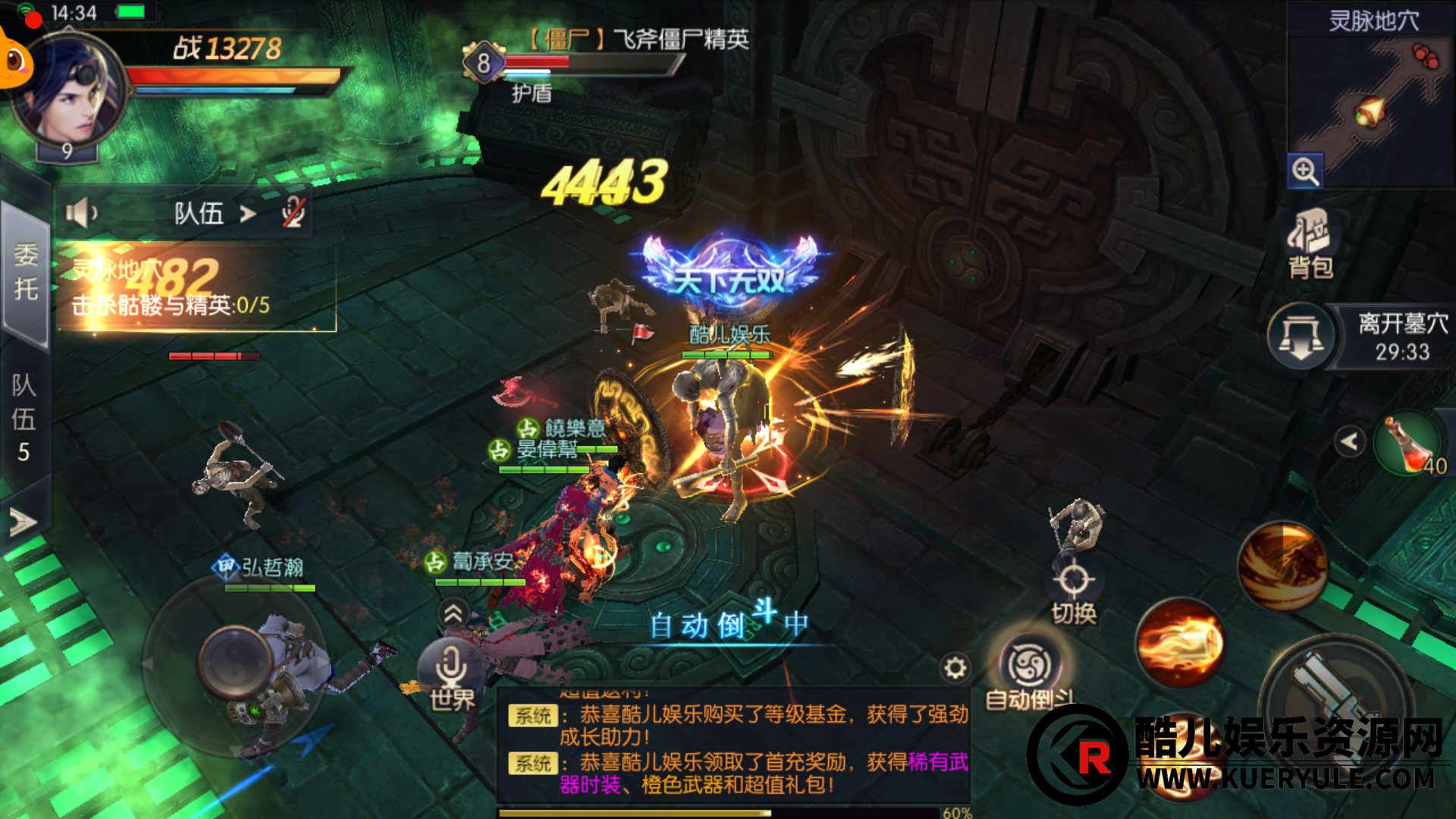Switch to the 队伍 team side tab

click(24, 417)
